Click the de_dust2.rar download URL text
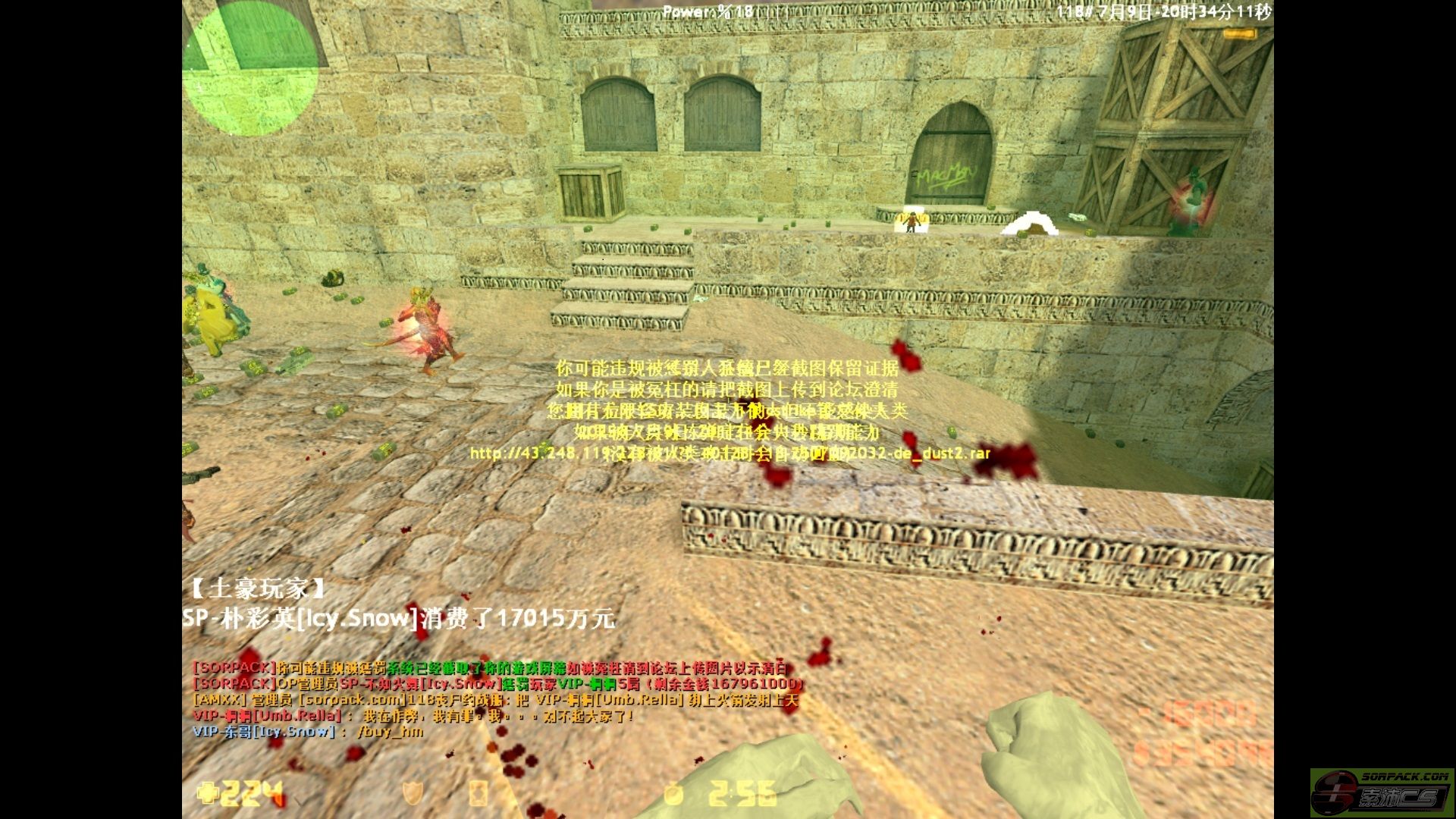The width and height of the screenshot is (1456, 819). pyautogui.click(x=730, y=453)
